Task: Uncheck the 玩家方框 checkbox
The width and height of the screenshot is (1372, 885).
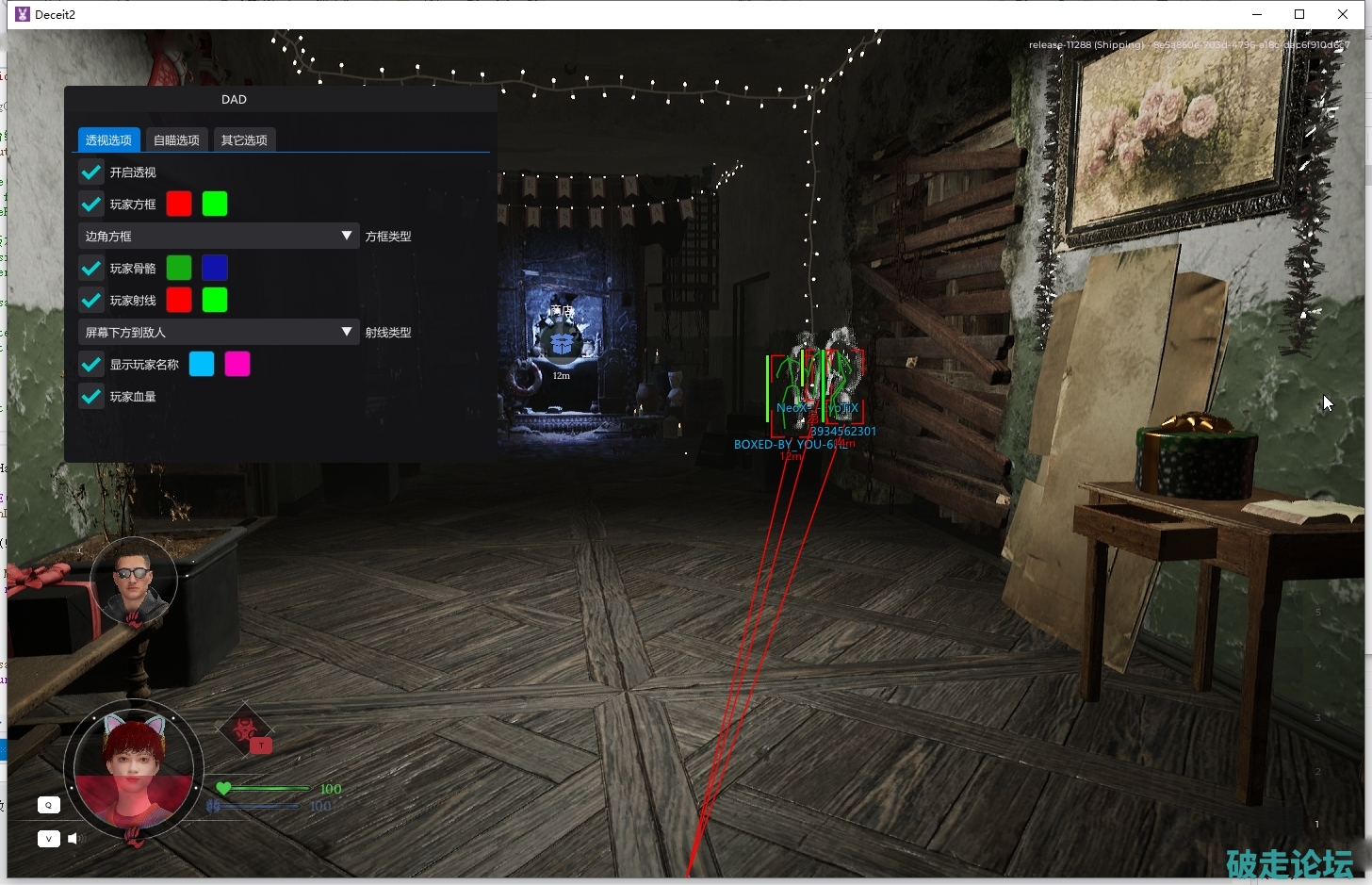Action: click(x=91, y=205)
